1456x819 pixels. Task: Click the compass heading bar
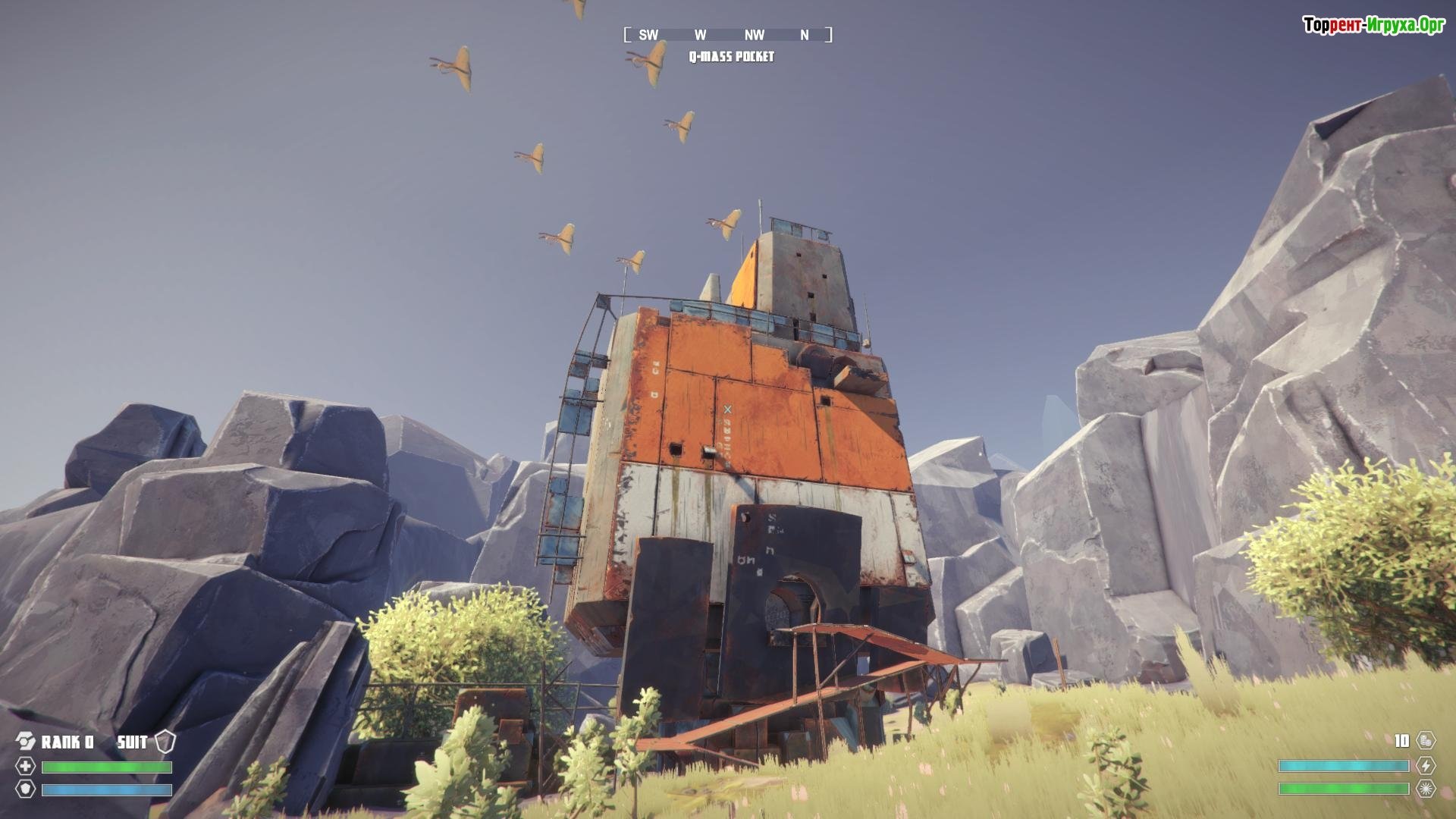728,35
